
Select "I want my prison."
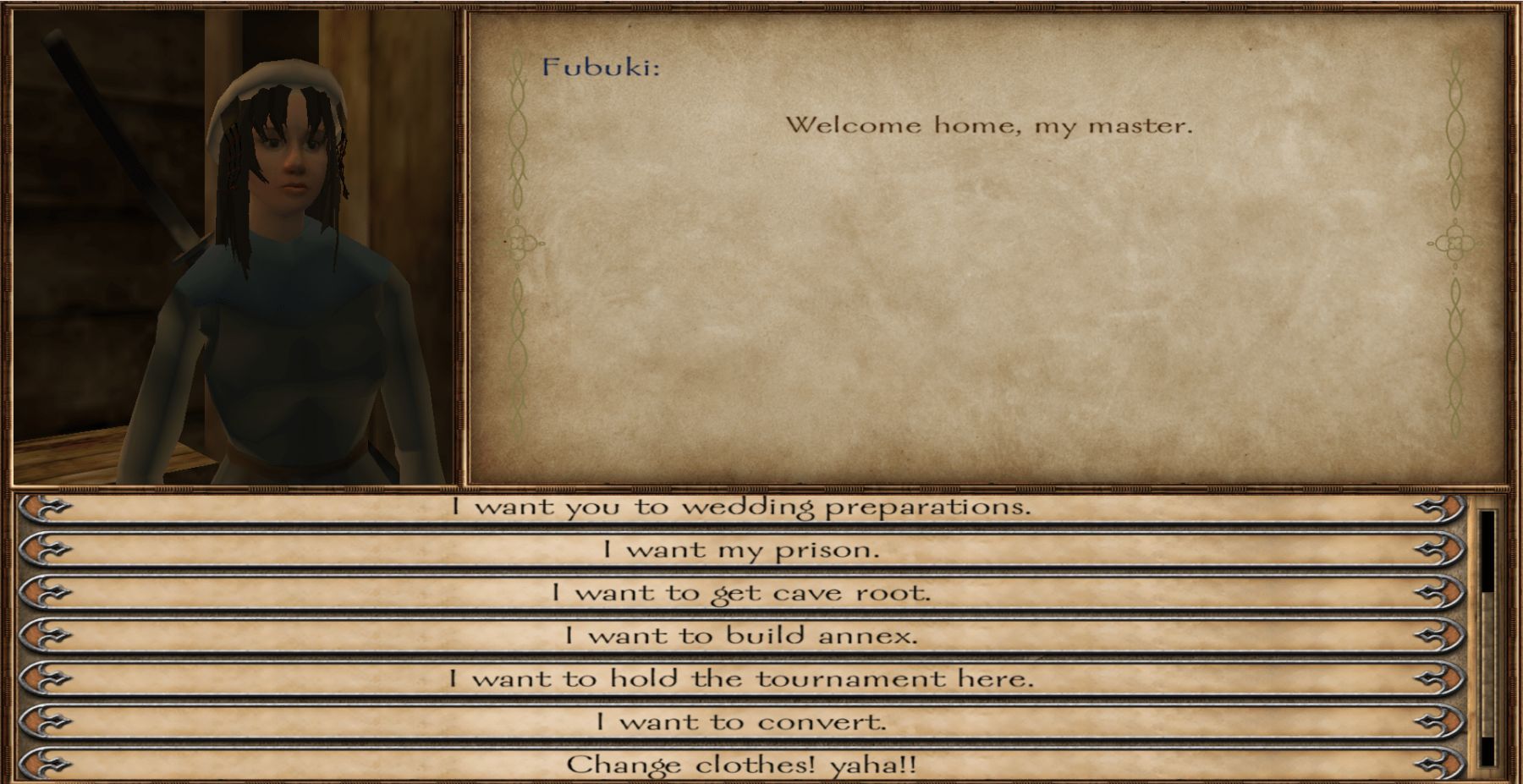coord(741,551)
